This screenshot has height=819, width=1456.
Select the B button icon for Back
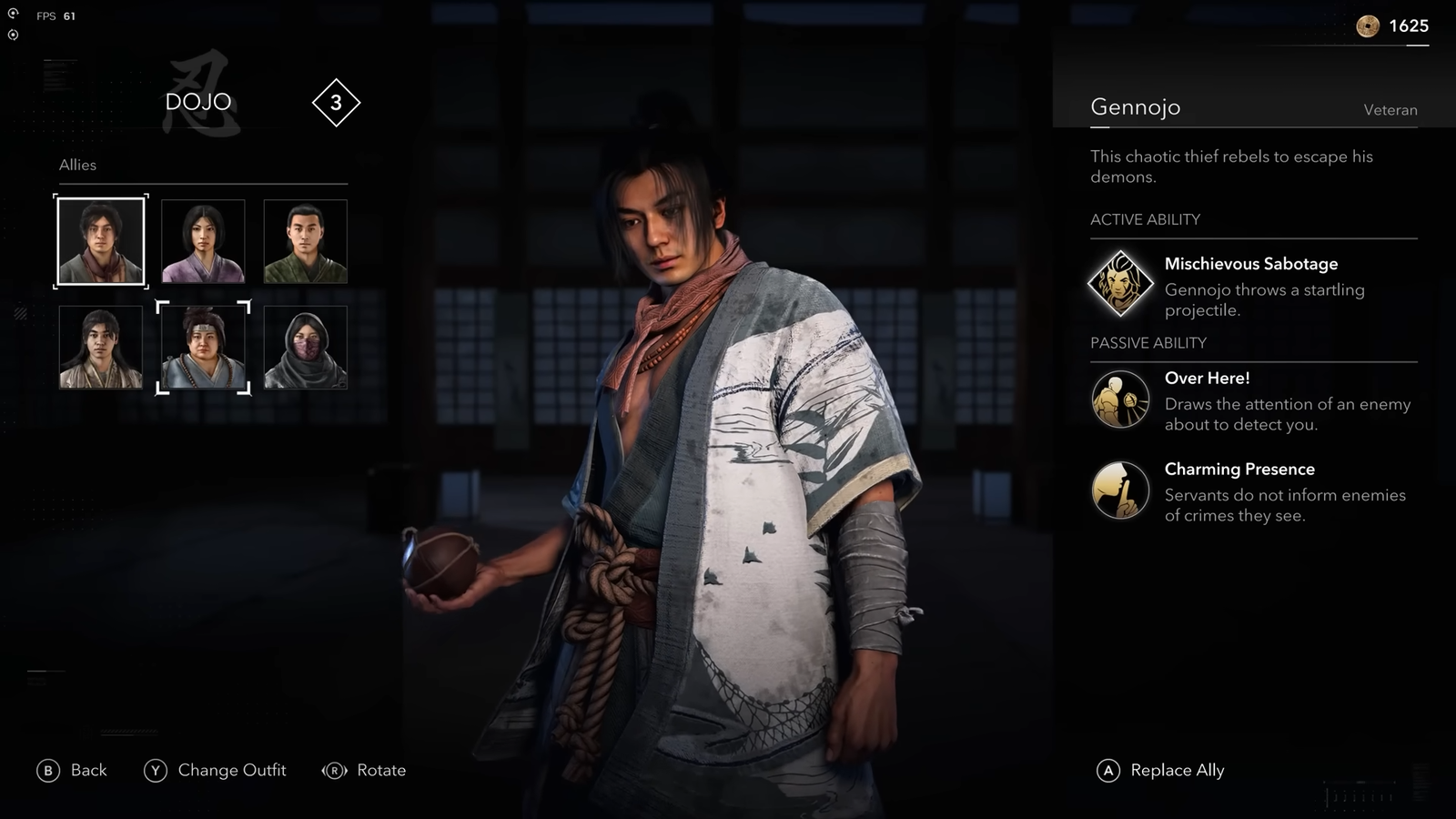pyautogui.click(x=46, y=770)
